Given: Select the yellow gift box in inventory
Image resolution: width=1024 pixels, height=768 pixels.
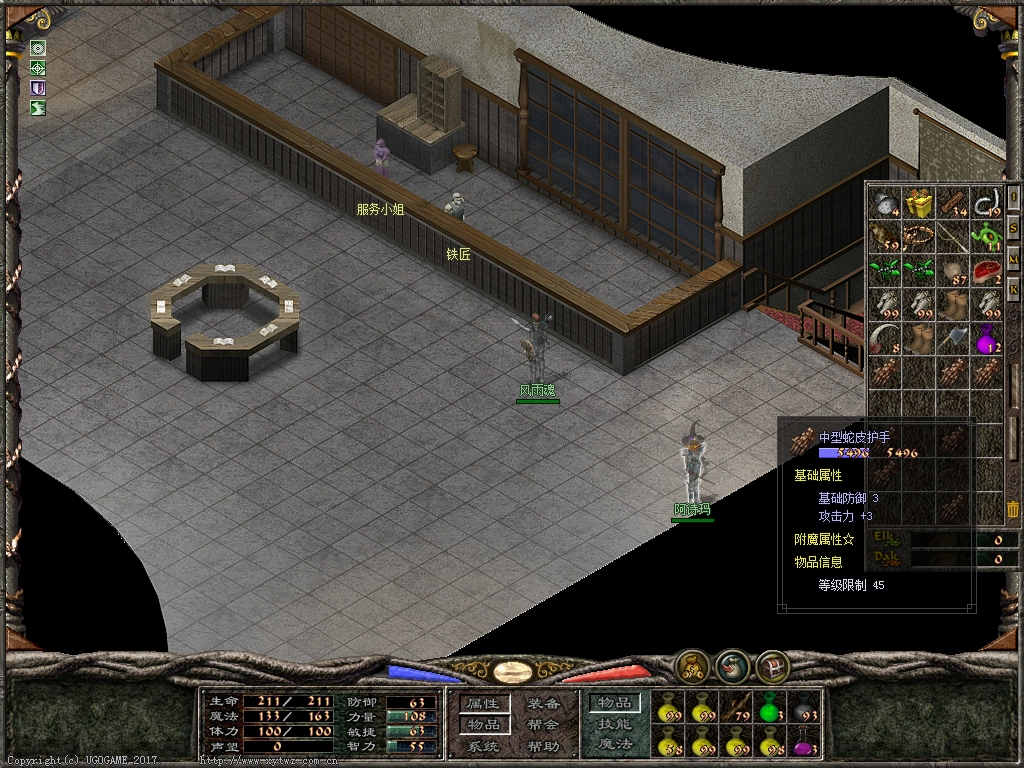Looking at the screenshot, I should click(x=919, y=204).
